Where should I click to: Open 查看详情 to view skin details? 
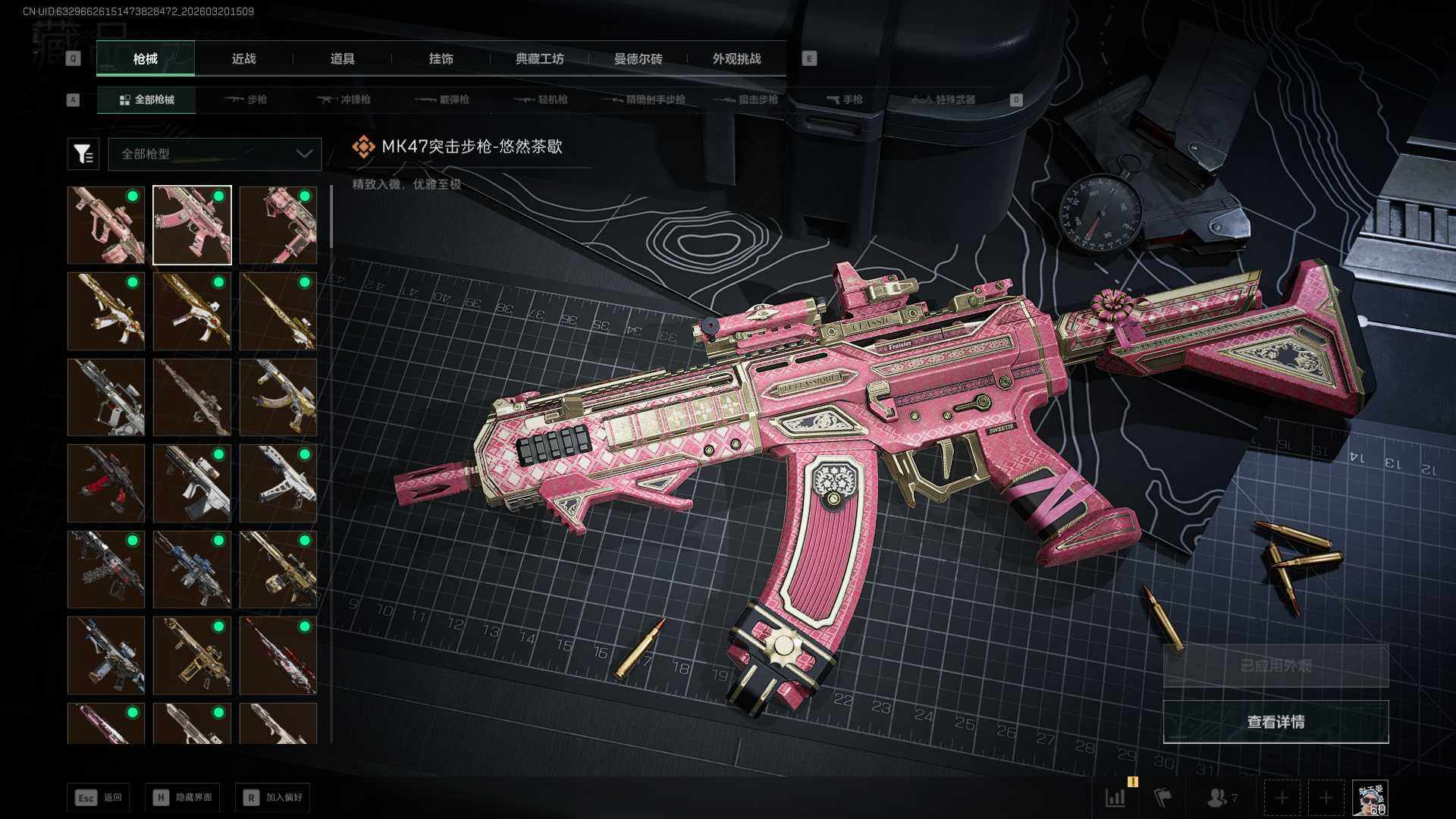tap(1276, 722)
